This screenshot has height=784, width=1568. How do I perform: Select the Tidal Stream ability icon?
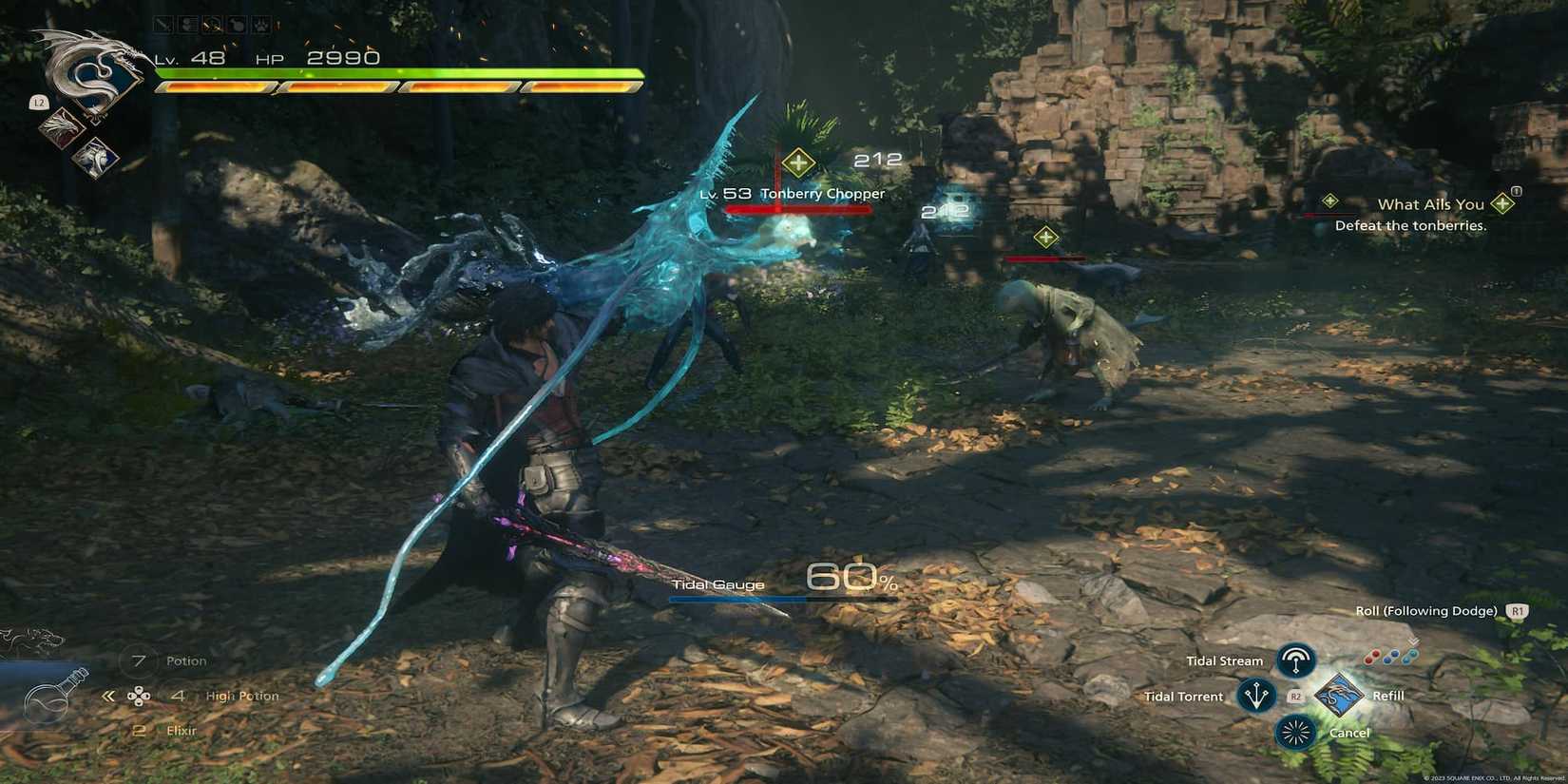pos(1296,660)
